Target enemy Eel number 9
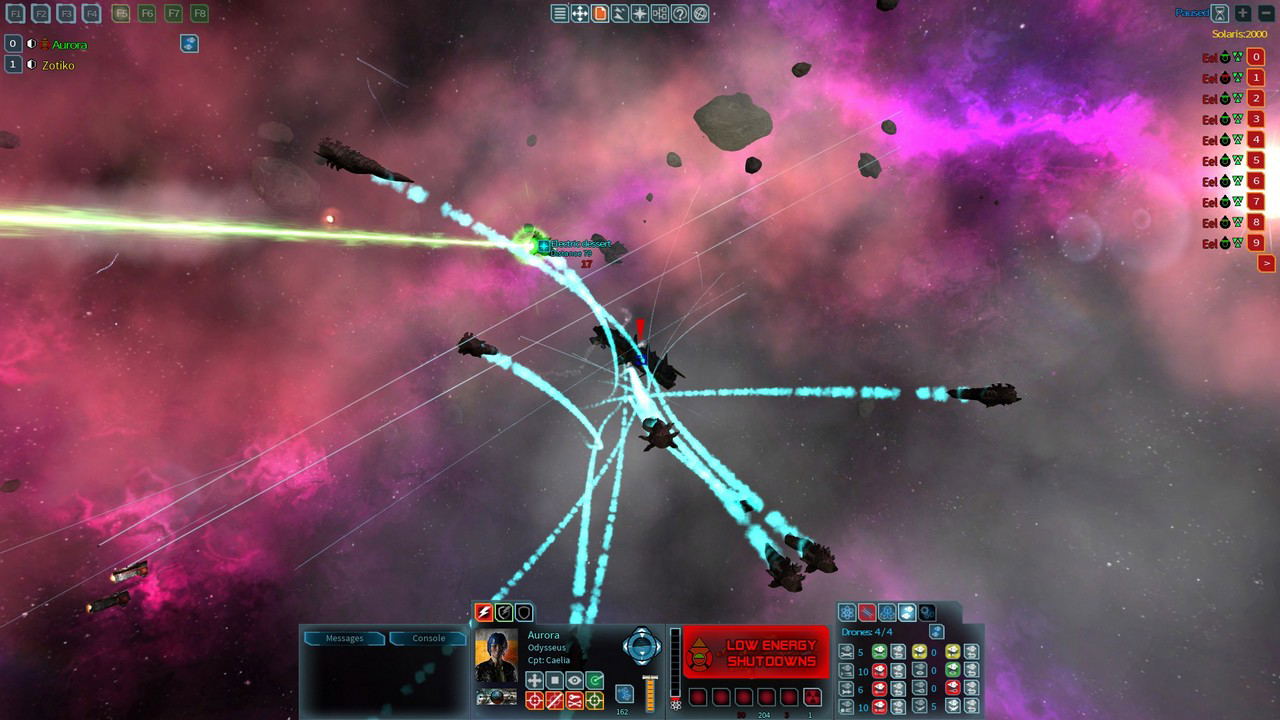 [1256, 243]
